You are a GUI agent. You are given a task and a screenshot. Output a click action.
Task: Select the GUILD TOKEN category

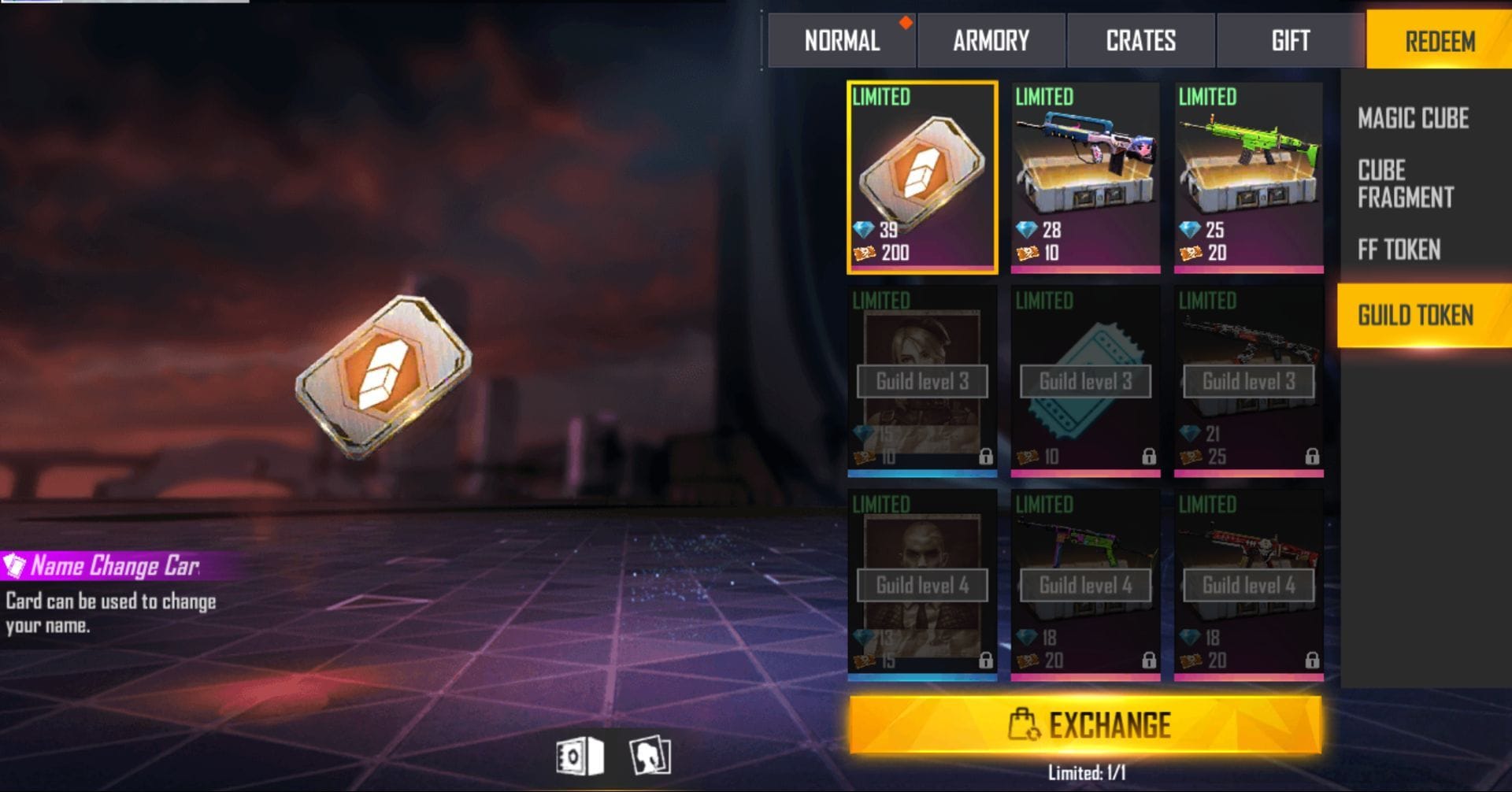(1415, 316)
